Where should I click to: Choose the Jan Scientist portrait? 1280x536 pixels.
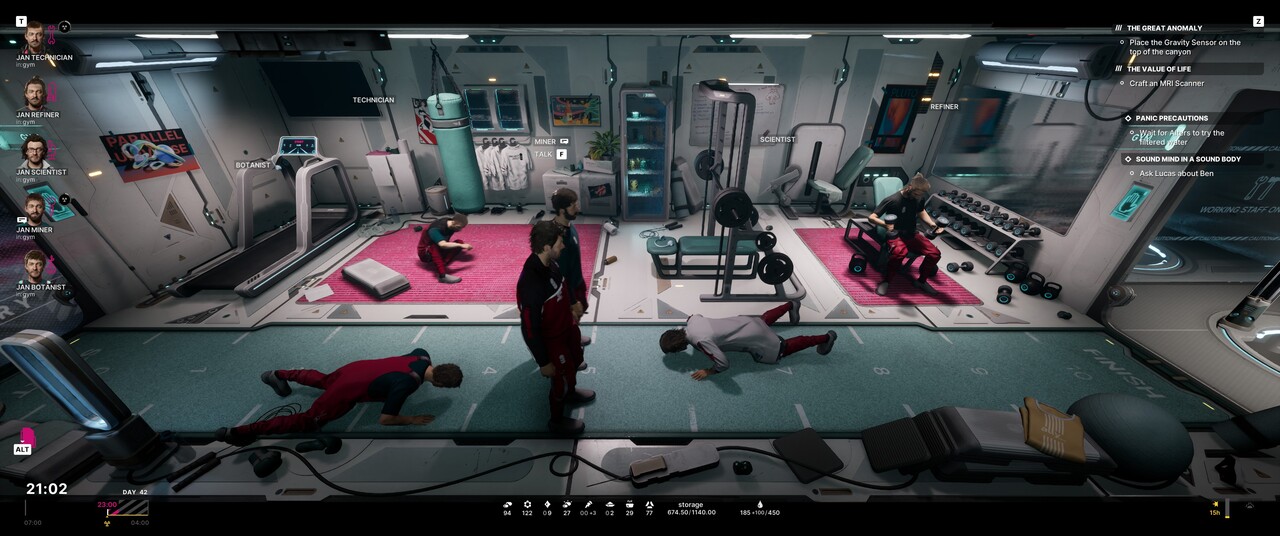point(35,152)
